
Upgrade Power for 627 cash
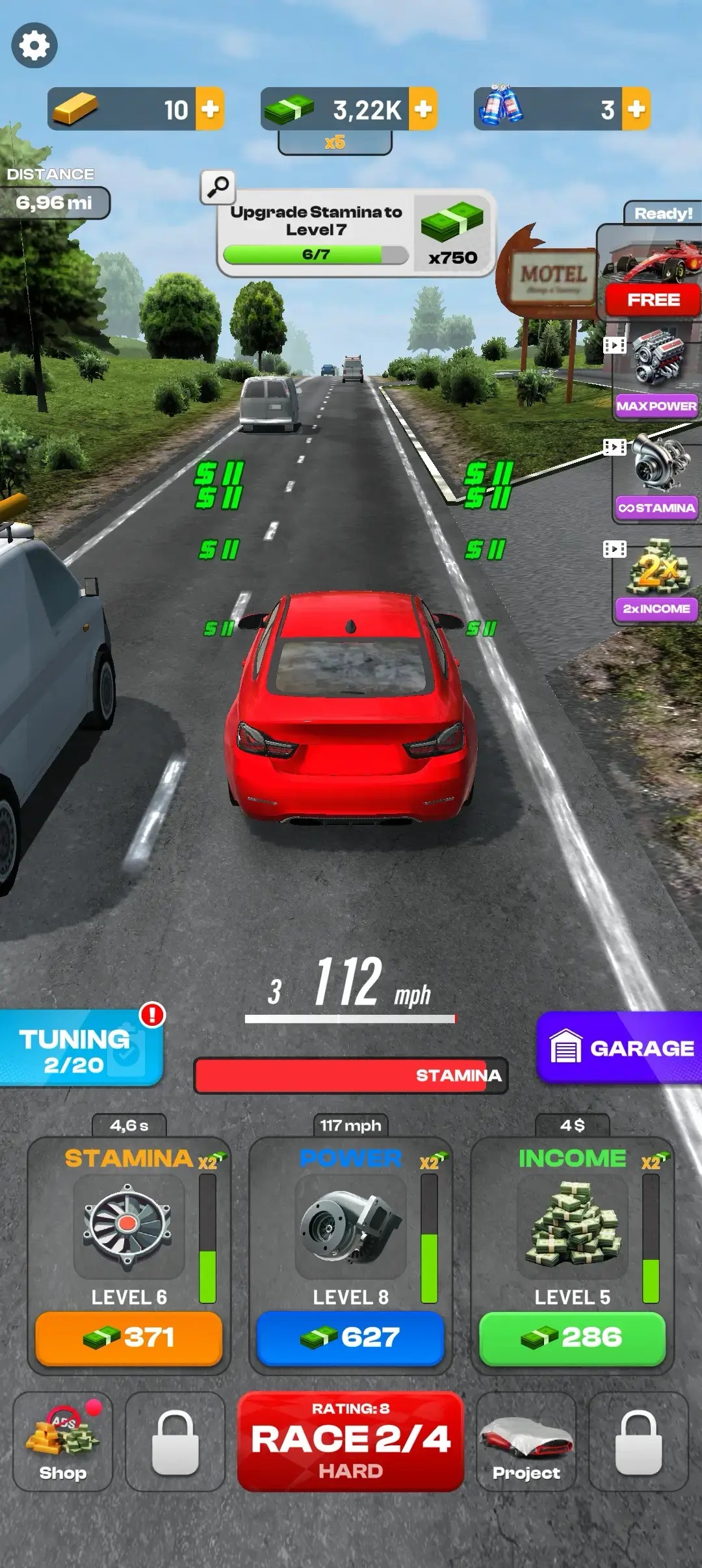tap(350, 1338)
